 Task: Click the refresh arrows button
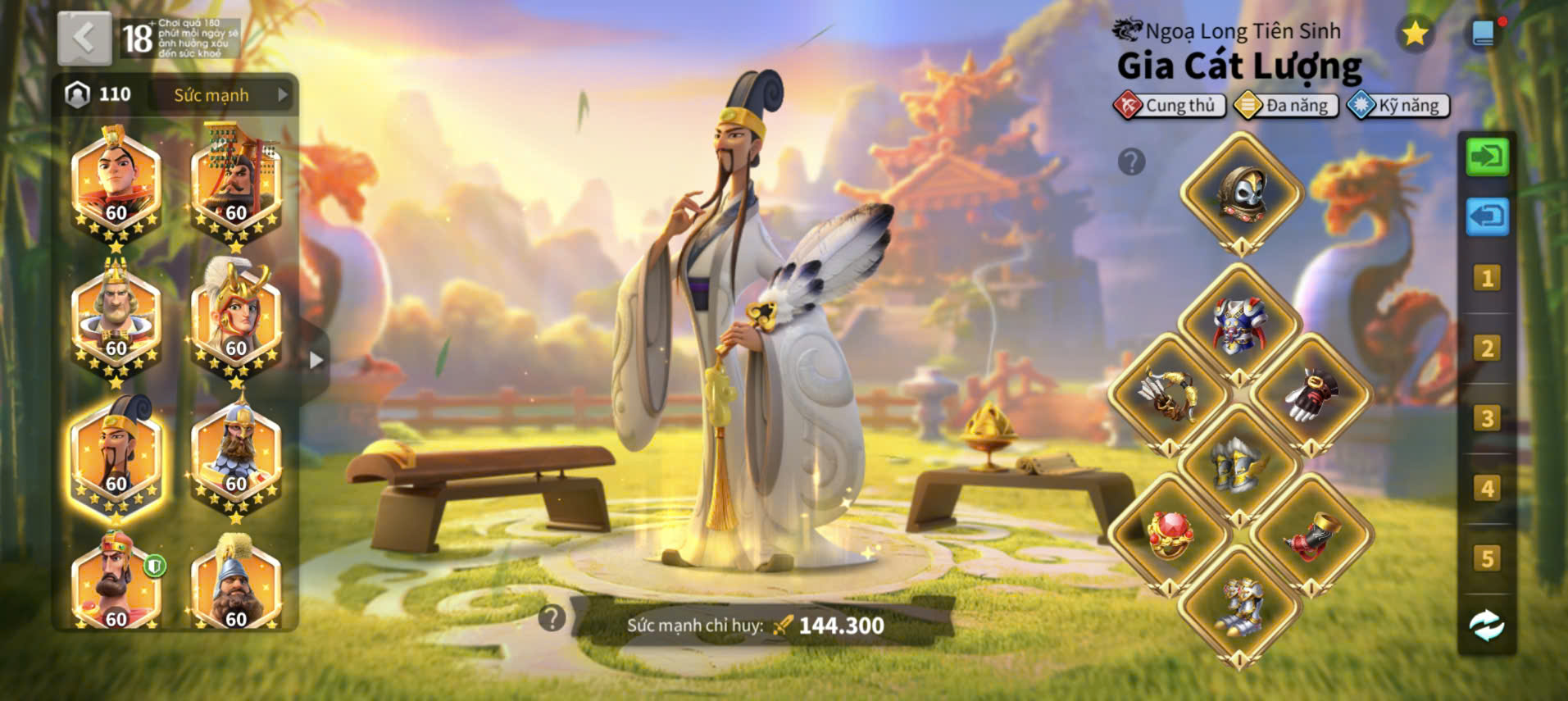[1487, 626]
